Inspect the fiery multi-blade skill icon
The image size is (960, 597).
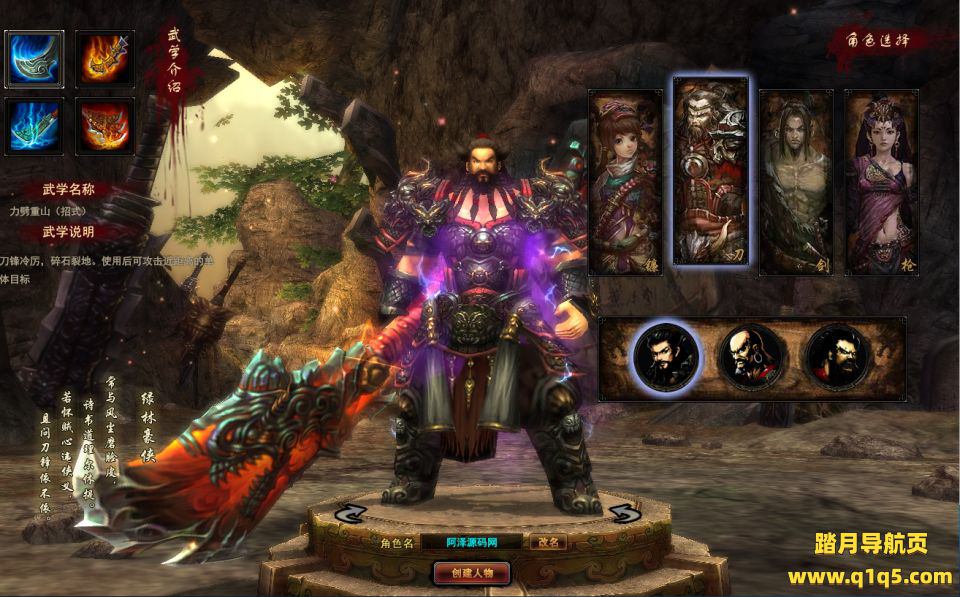107,126
